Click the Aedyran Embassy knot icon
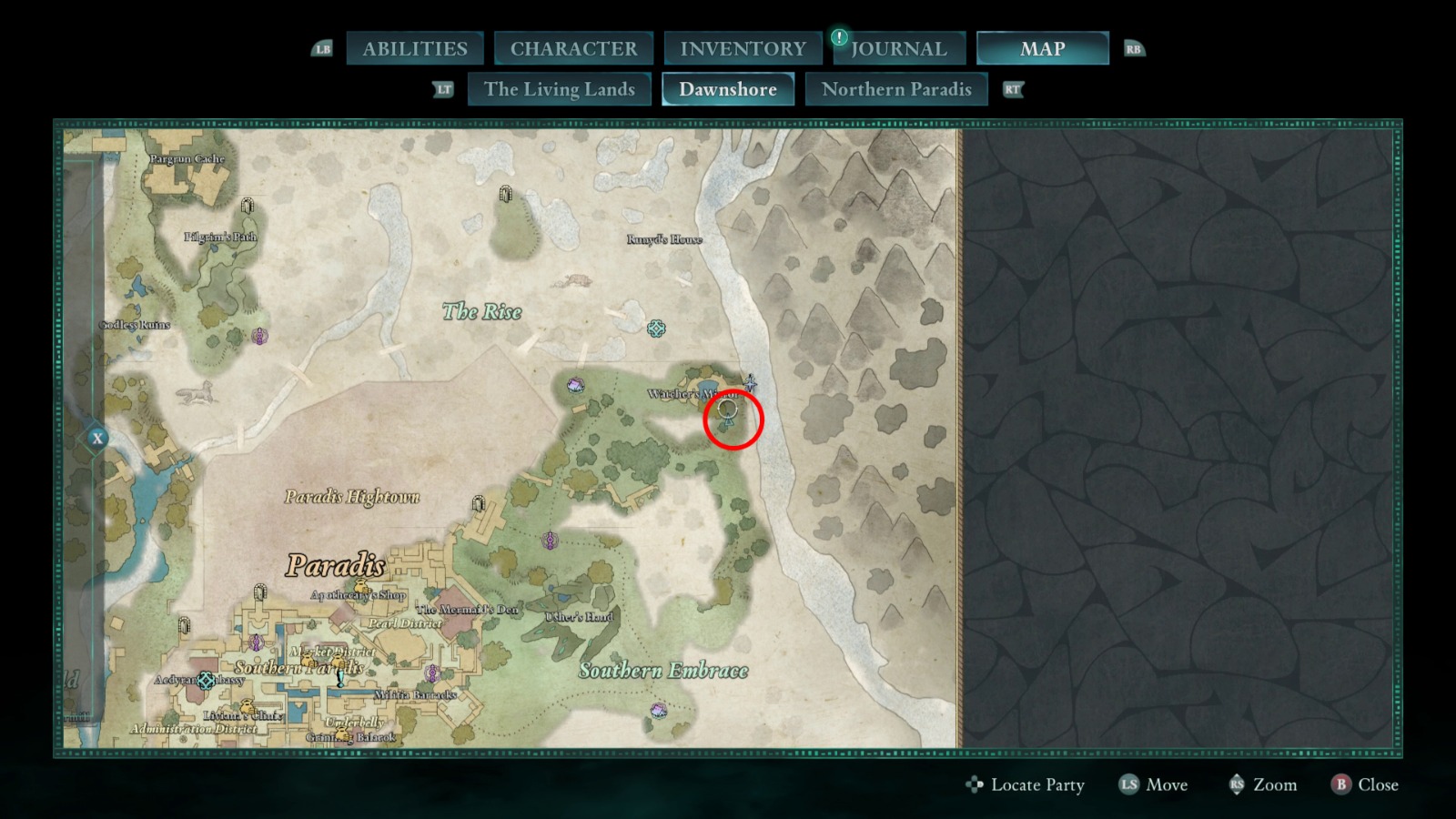This screenshot has width=1456, height=819. tap(206, 681)
